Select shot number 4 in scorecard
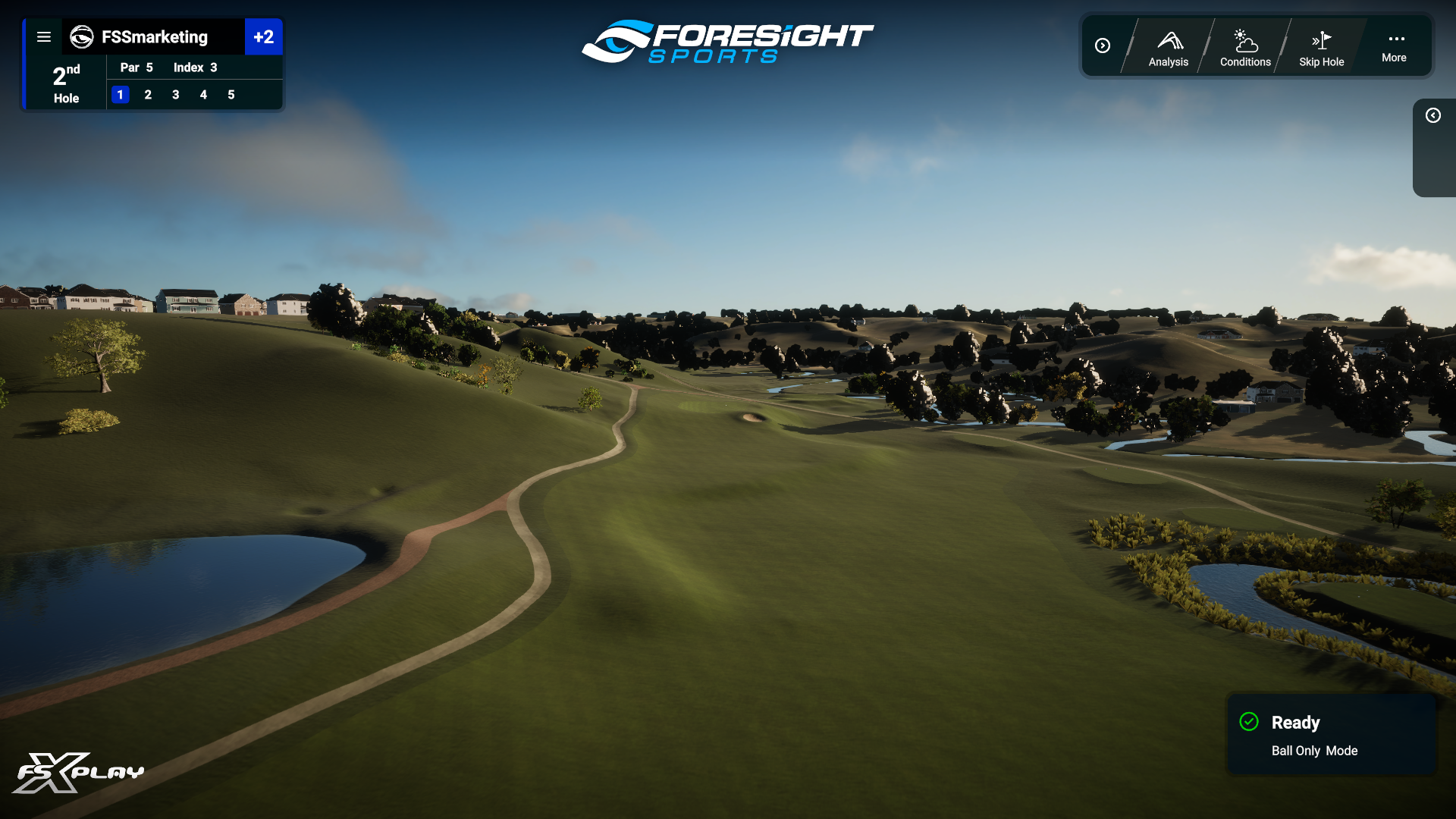Screen dimensions: 1456x819 coord(203,95)
